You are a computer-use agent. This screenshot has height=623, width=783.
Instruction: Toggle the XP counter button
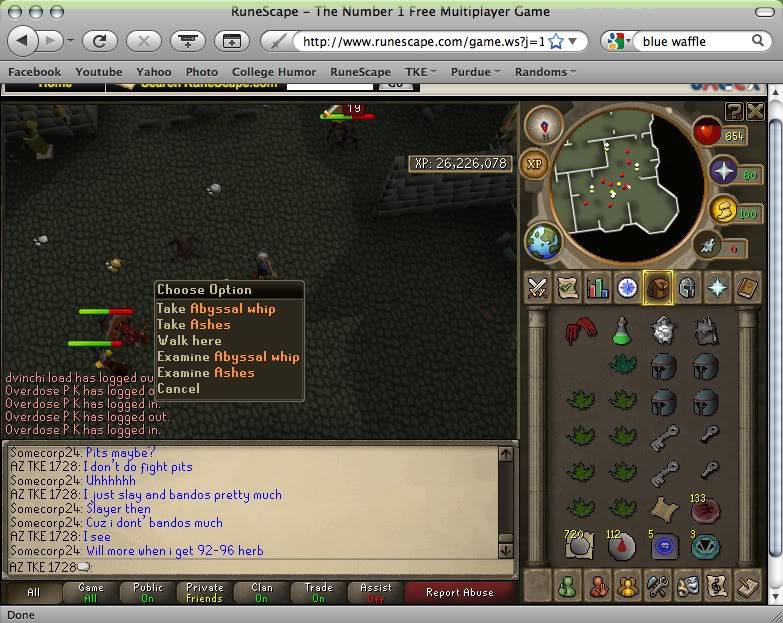click(534, 165)
